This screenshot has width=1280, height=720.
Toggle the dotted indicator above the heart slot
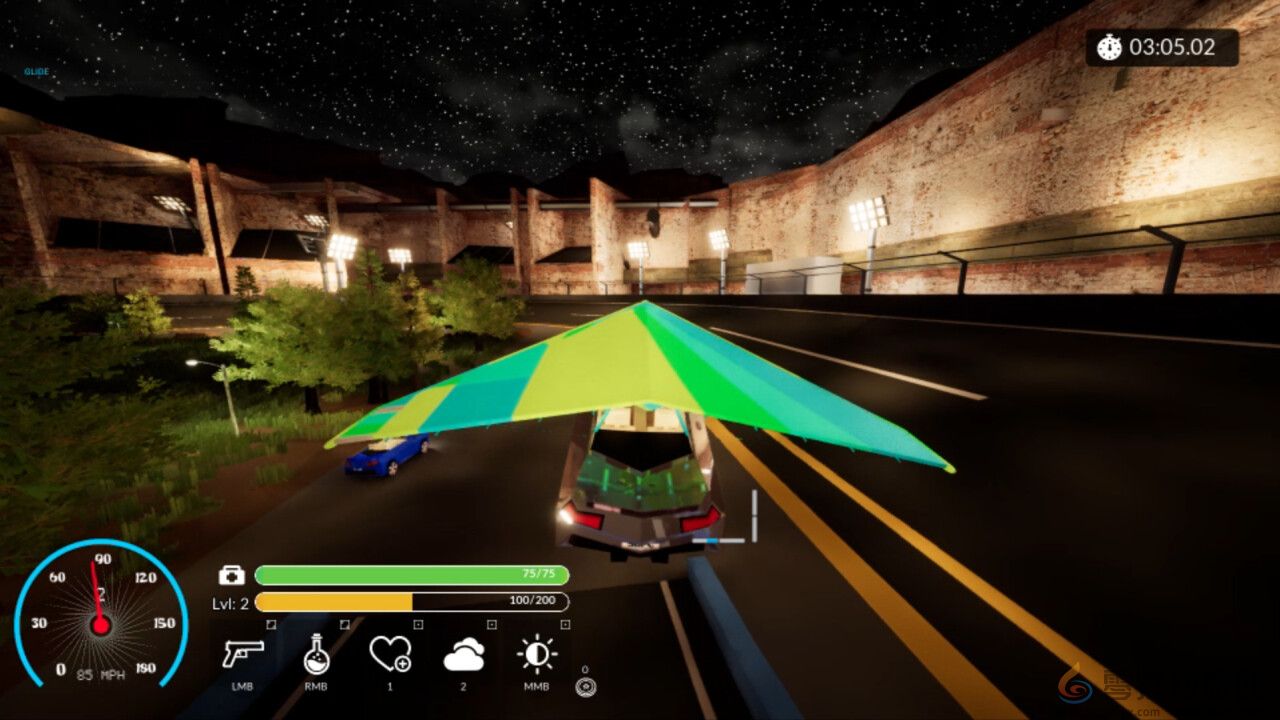point(417,625)
